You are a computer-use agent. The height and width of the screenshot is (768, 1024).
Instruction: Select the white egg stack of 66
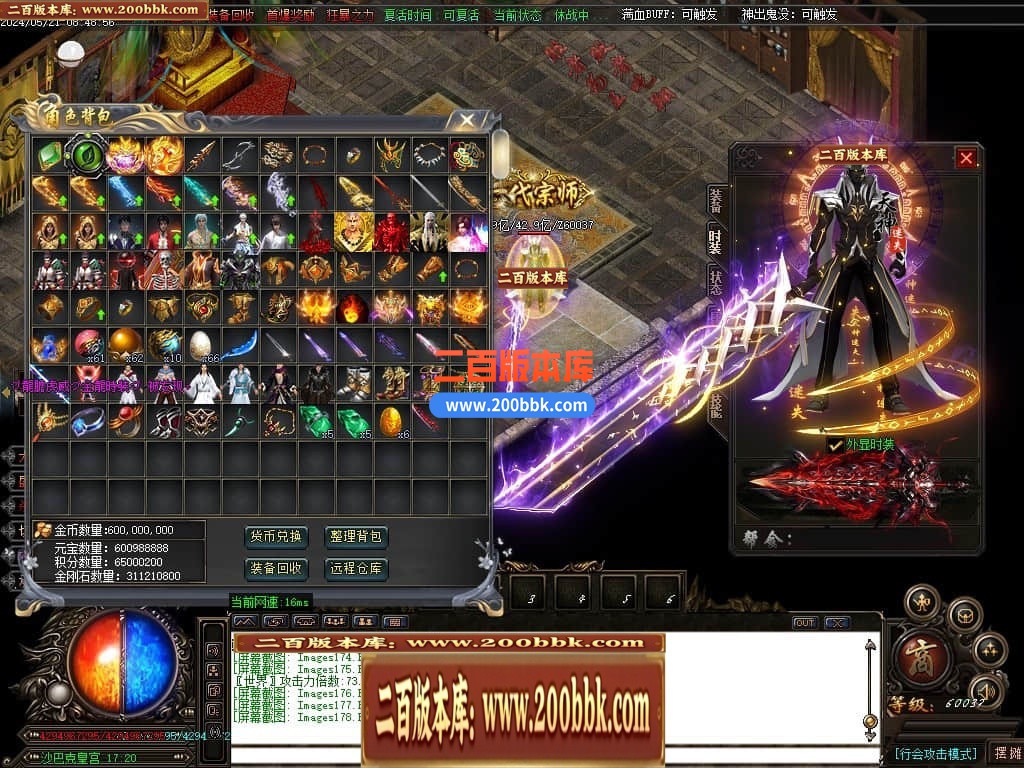(x=202, y=345)
